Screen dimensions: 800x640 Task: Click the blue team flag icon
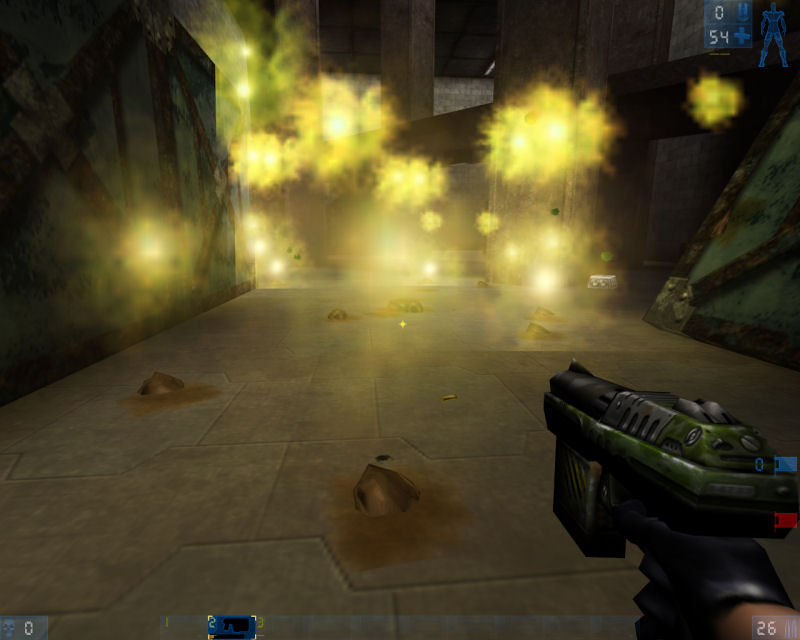[786, 464]
